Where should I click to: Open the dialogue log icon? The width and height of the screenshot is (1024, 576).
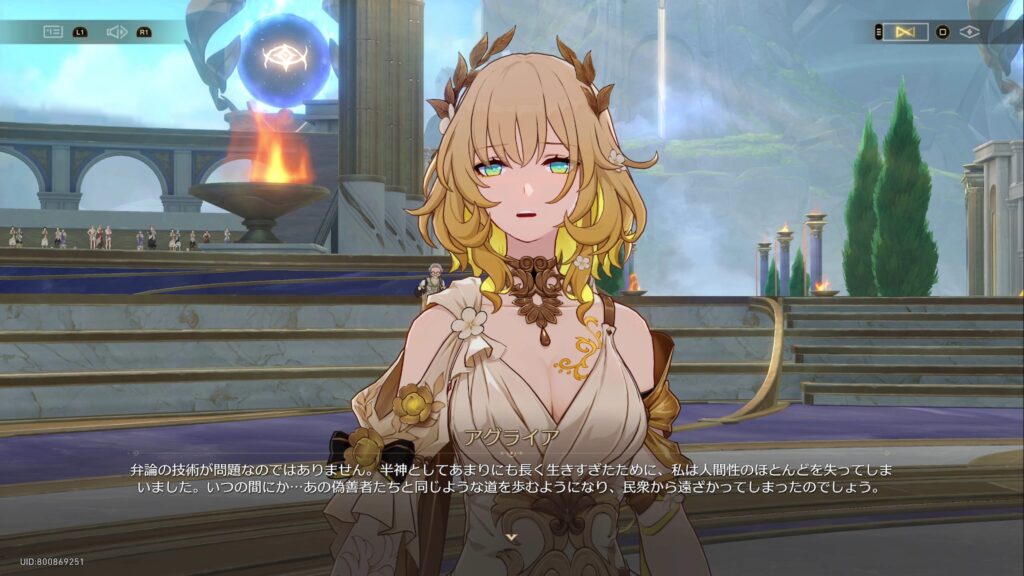click(52, 32)
